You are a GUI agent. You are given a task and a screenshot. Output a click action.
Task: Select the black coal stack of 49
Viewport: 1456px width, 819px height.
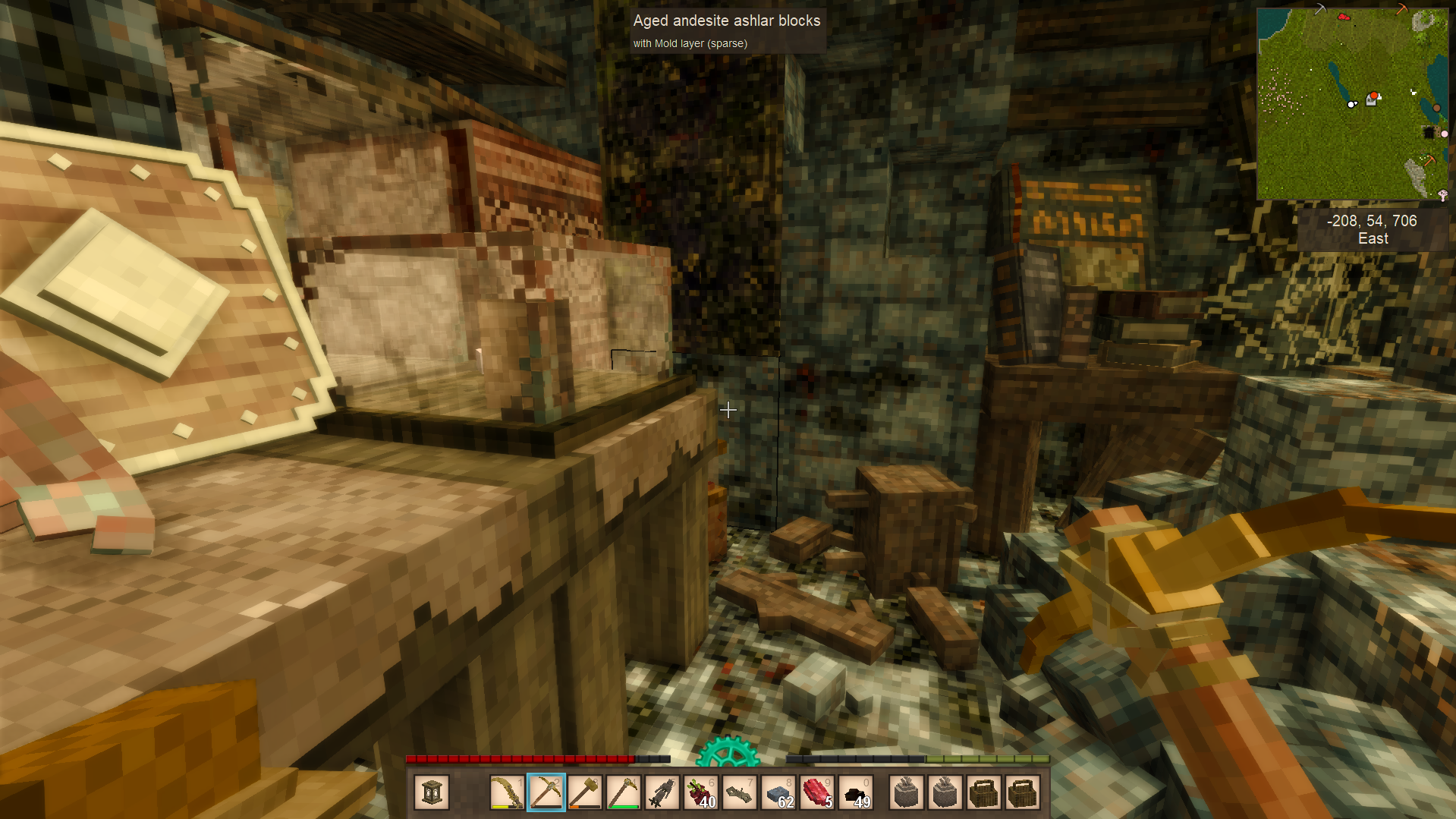[857, 792]
